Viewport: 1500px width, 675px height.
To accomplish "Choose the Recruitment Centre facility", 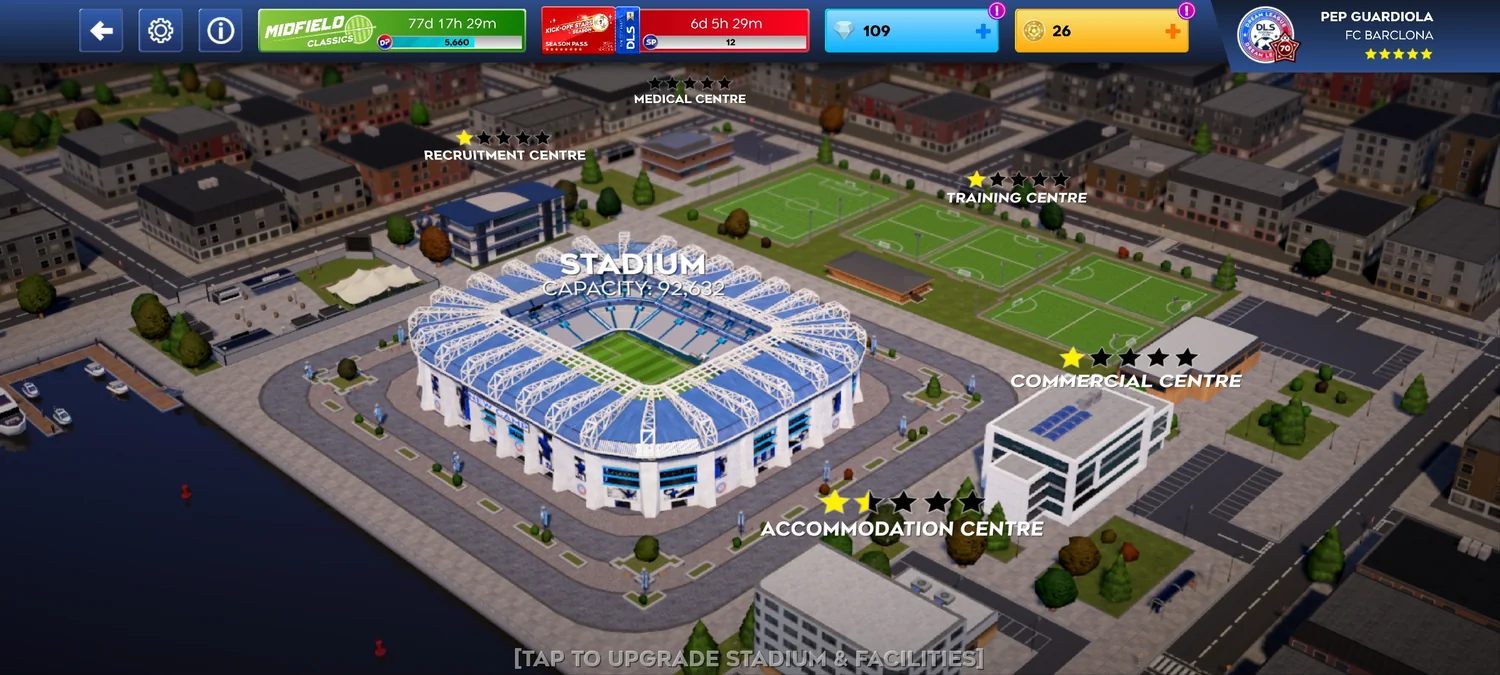I will tap(504, 155).
